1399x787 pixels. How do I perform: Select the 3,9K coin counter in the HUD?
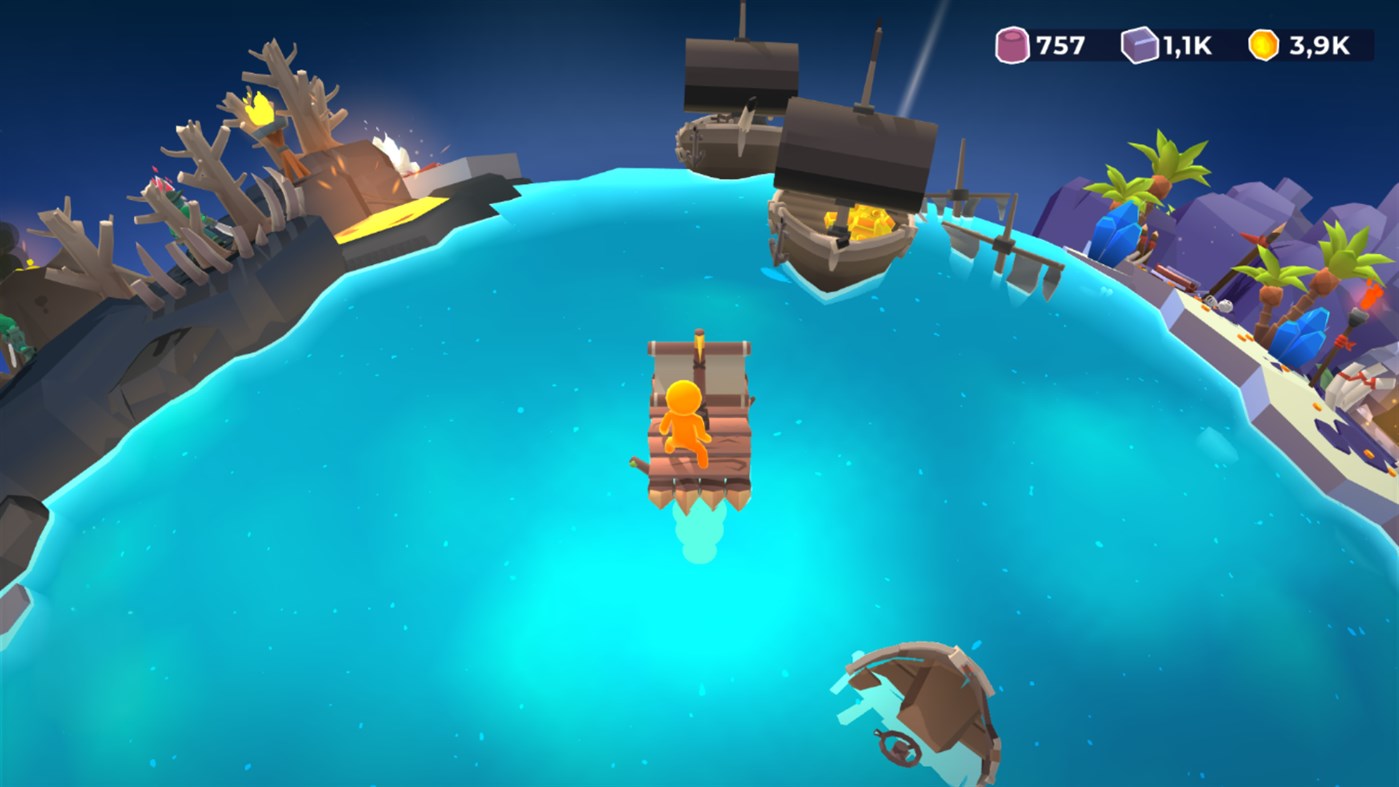pos(1320,44)
